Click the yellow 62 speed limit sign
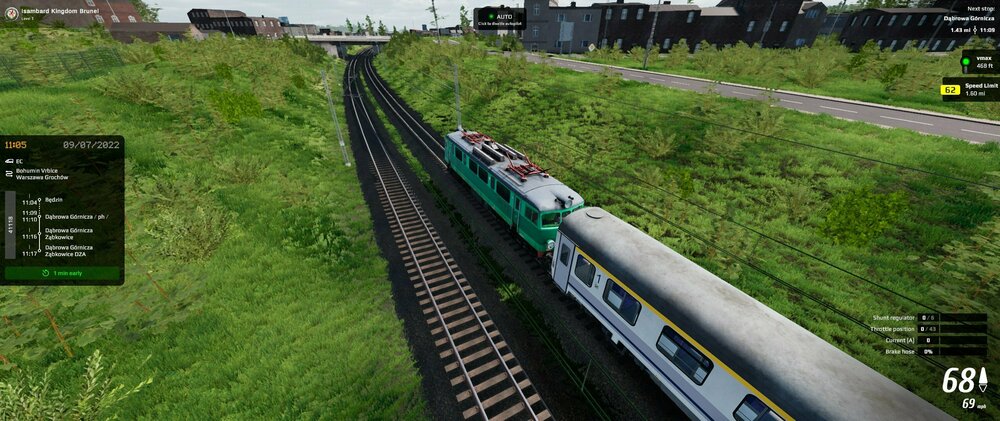1000x421 pixels. point(951,90)
